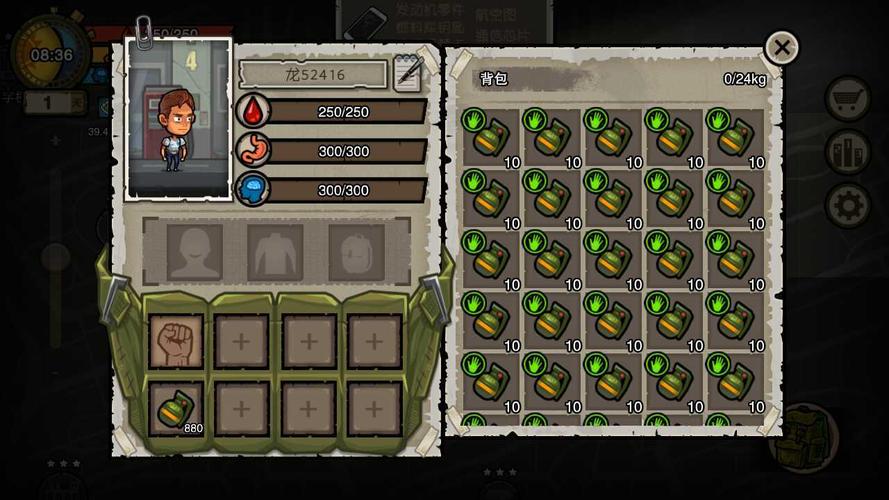The image size is (889, 500).
Task: Open the bar chart stats icon
Action: (847, 151)
